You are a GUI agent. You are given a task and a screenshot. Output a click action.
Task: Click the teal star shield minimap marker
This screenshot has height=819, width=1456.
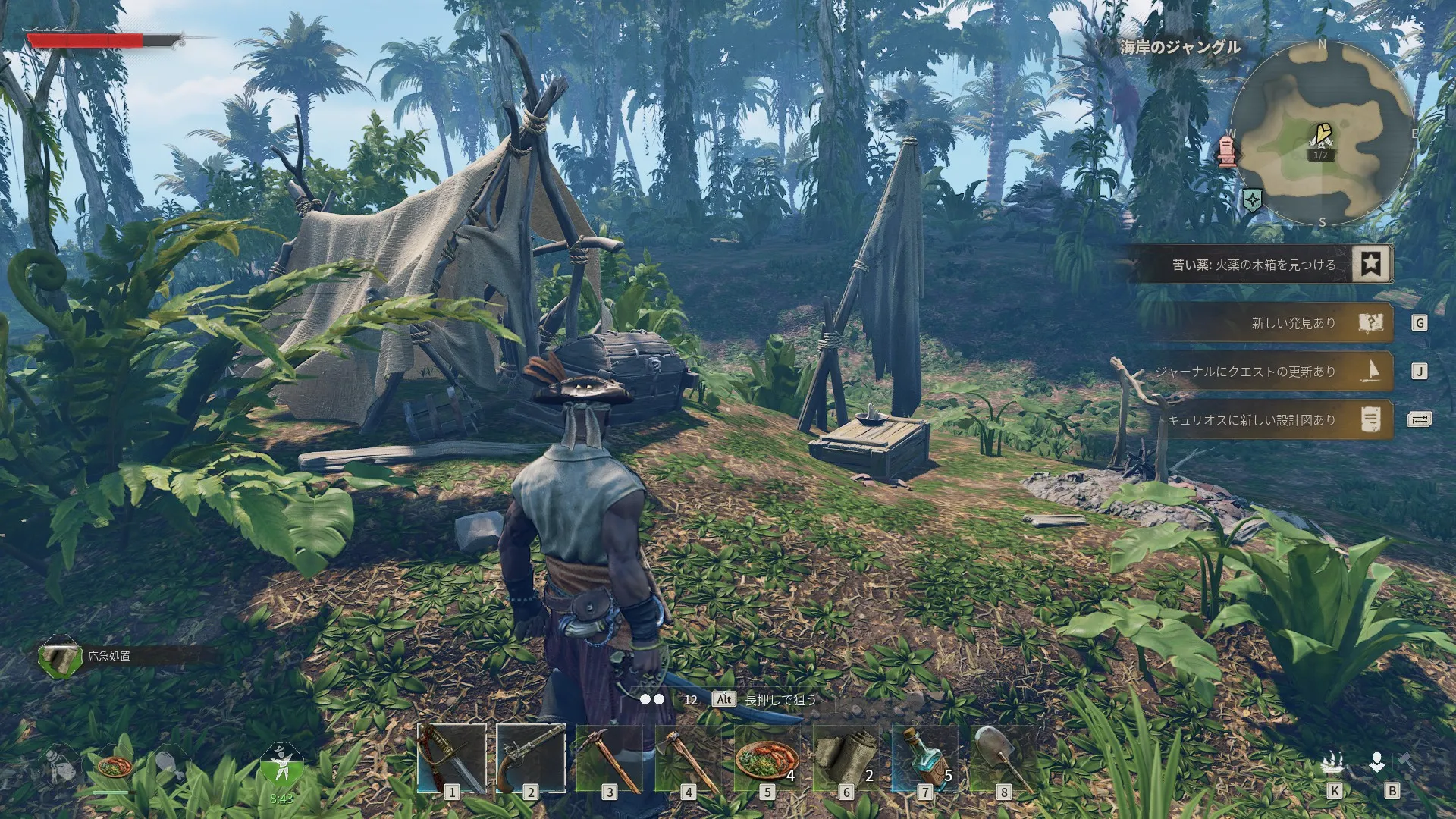click(1252, 200)
